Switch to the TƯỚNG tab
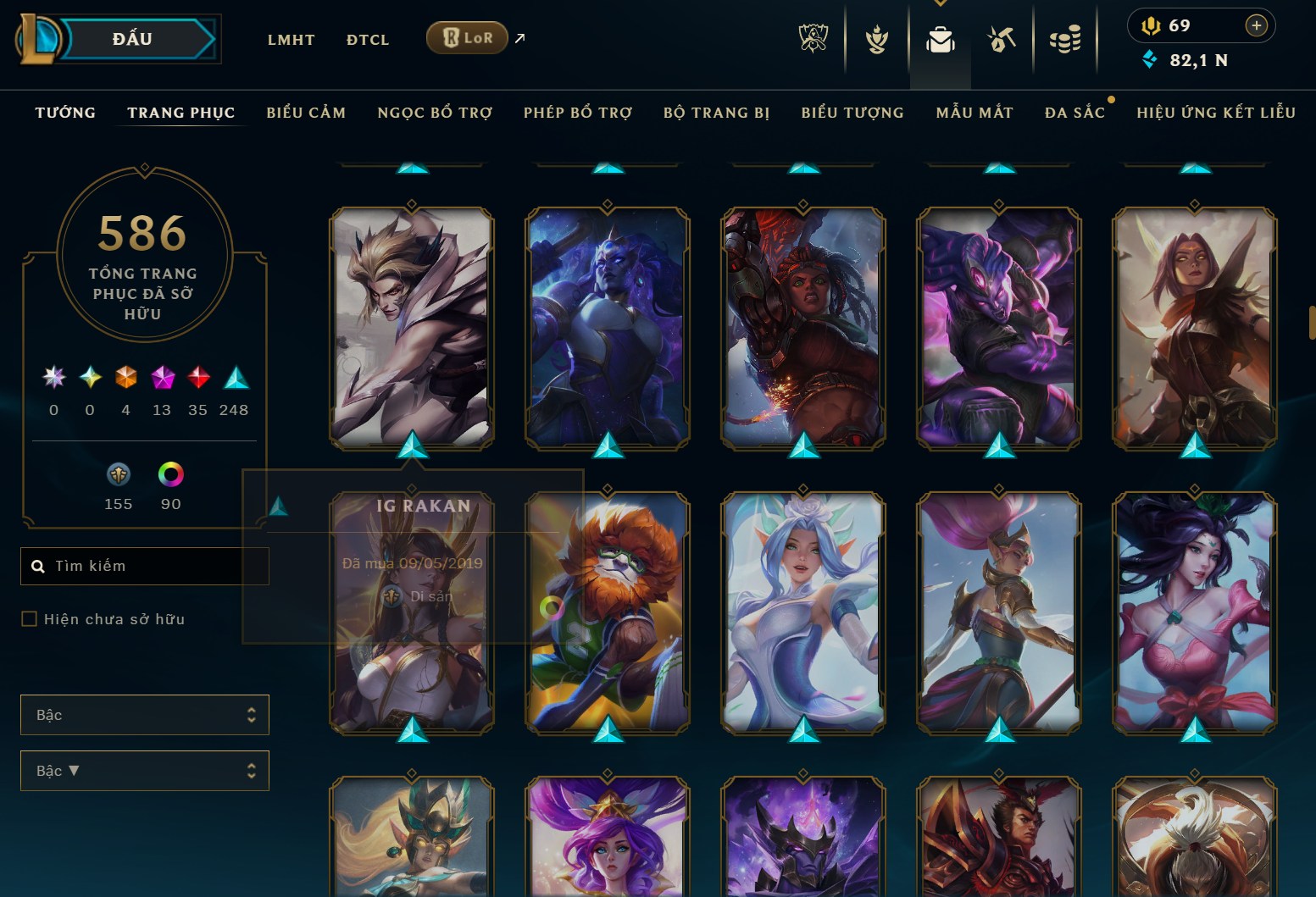This screenshot has width=1316, height=897. click(65, 112)
